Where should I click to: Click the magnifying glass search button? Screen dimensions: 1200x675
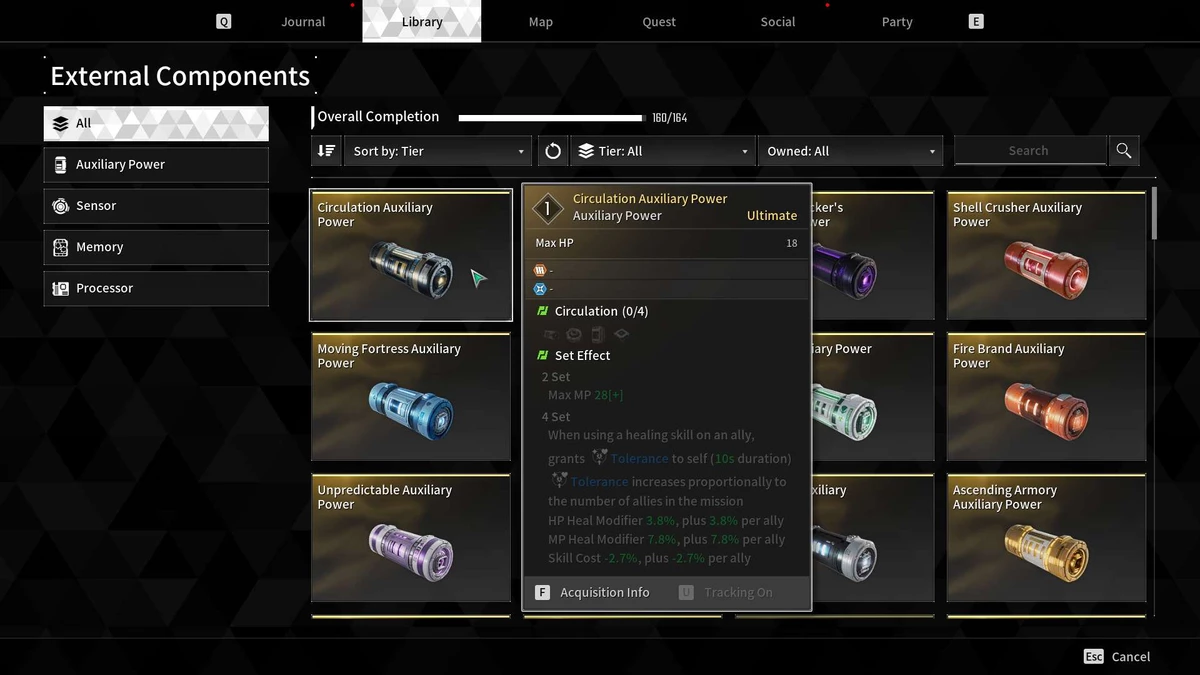click(1124, 151)
